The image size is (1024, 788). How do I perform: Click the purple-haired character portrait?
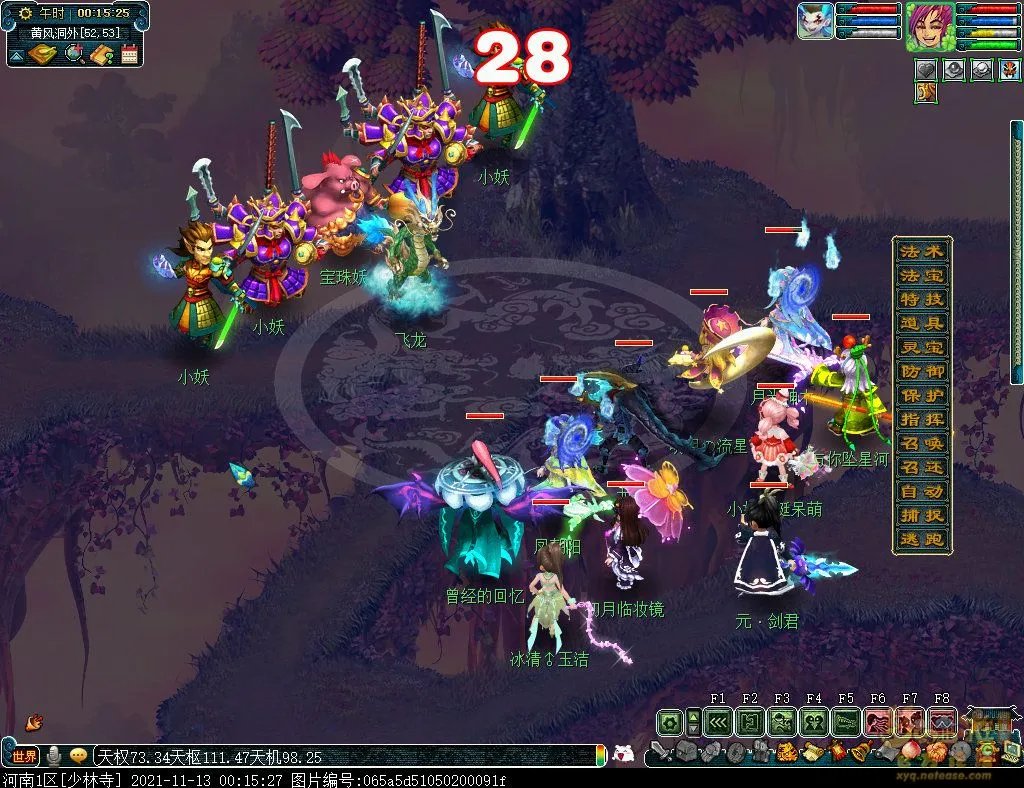click(x=929, y=27)
